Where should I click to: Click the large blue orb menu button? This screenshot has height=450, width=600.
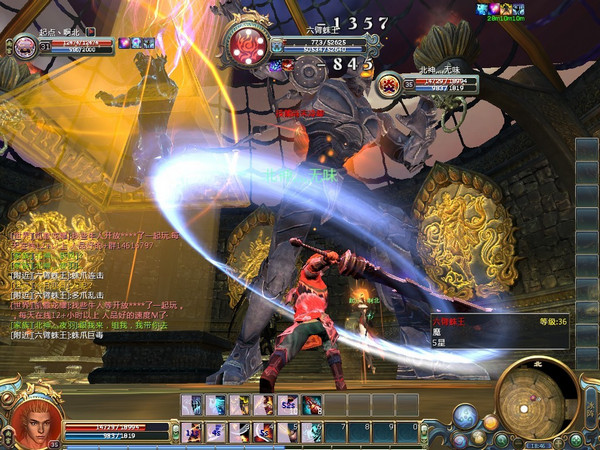point(464,415)
